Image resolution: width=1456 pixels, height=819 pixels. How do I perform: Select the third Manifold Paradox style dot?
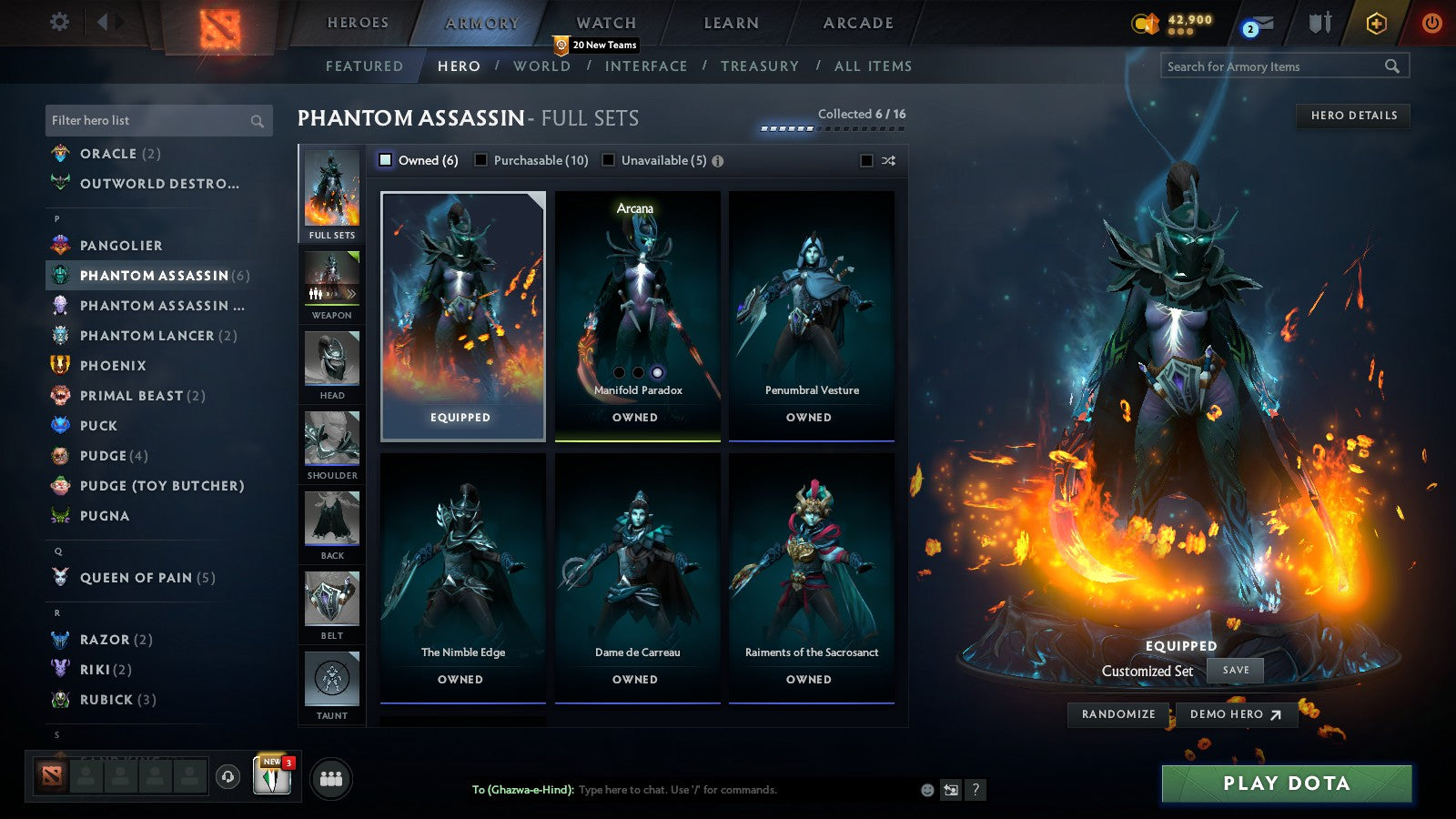[656, 370]
